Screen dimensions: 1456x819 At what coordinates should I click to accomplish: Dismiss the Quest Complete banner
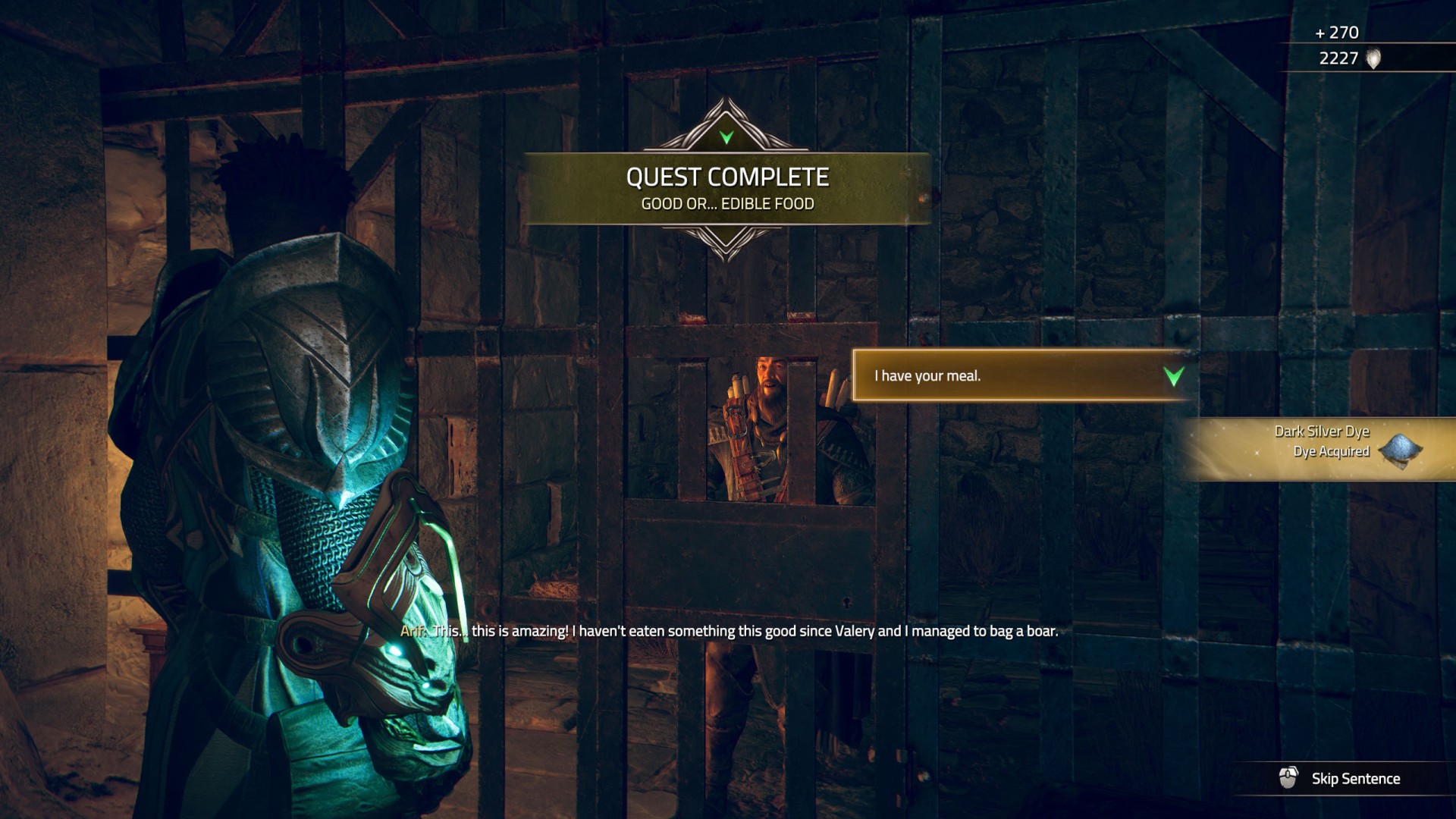[x=726, y=188]
